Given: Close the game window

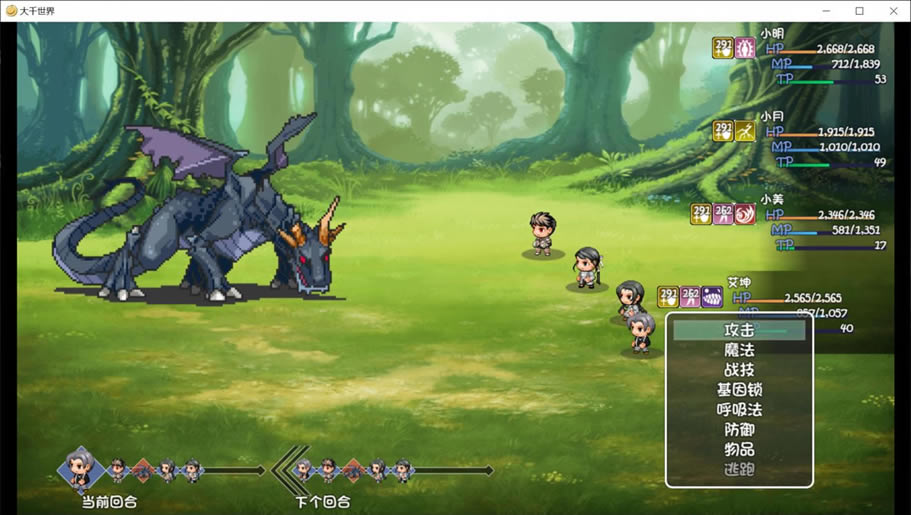Looking at the screenshot, I should (893, 11).
